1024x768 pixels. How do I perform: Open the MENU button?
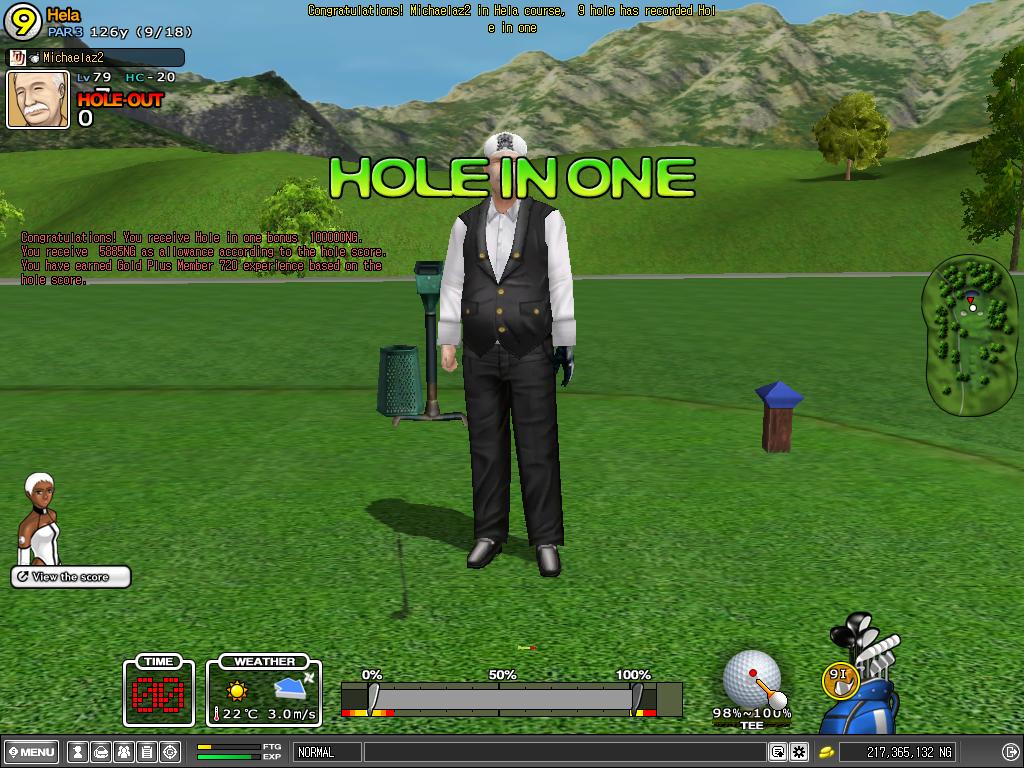pyautogui.click(x=32, y=752)
